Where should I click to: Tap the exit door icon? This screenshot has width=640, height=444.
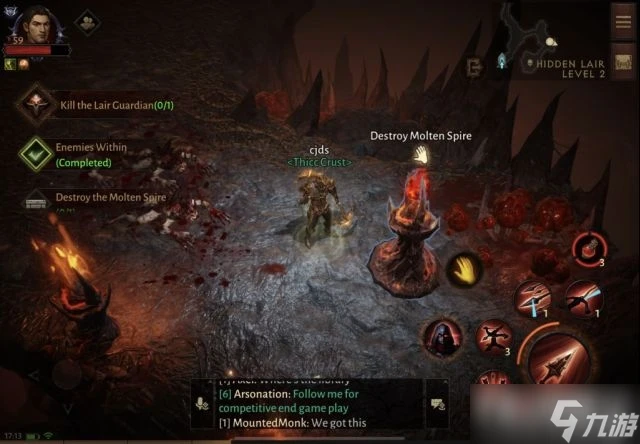(x=474, y=66)
